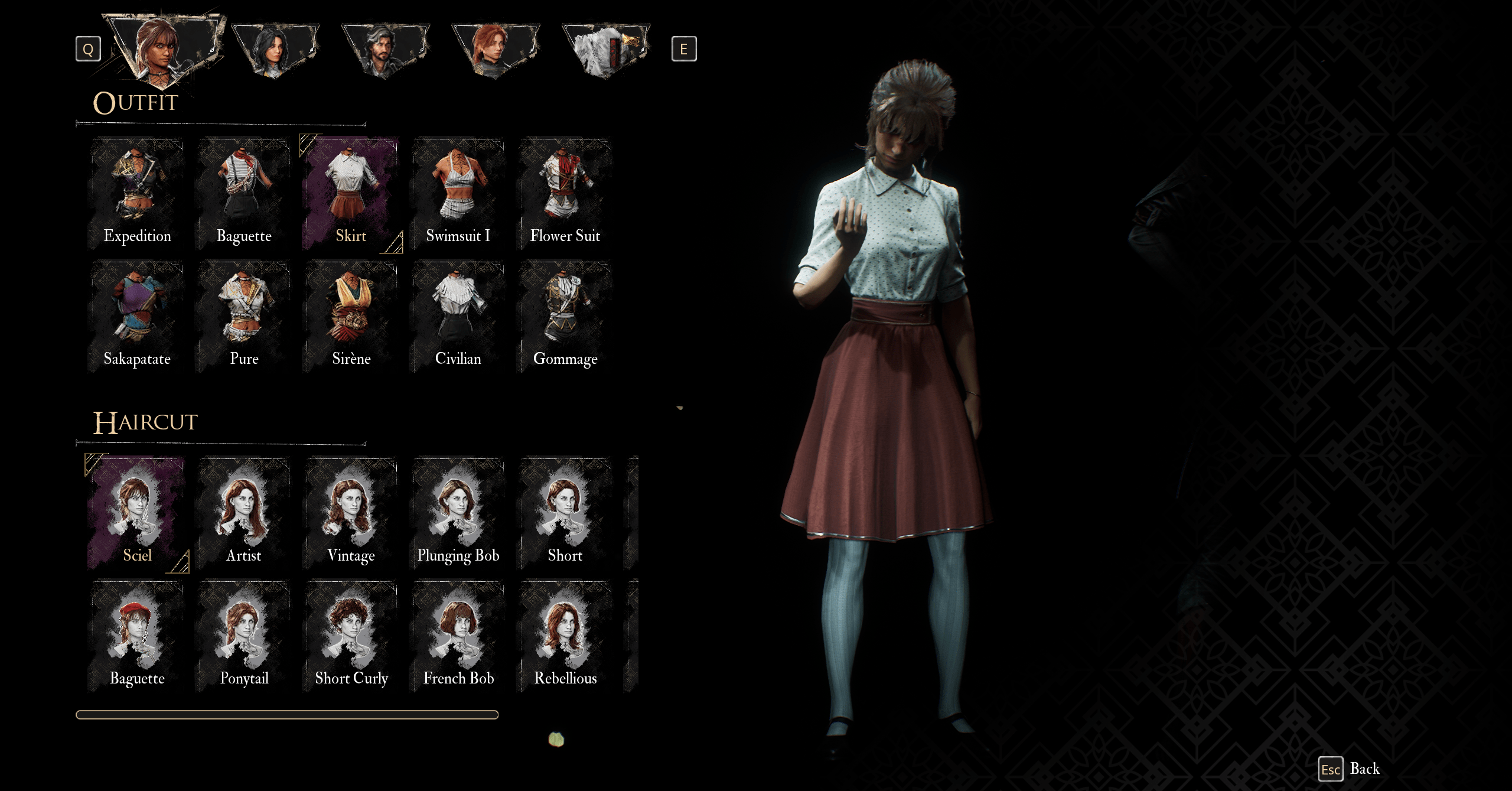Select the Vintage haircut

(x=351, y=513)
